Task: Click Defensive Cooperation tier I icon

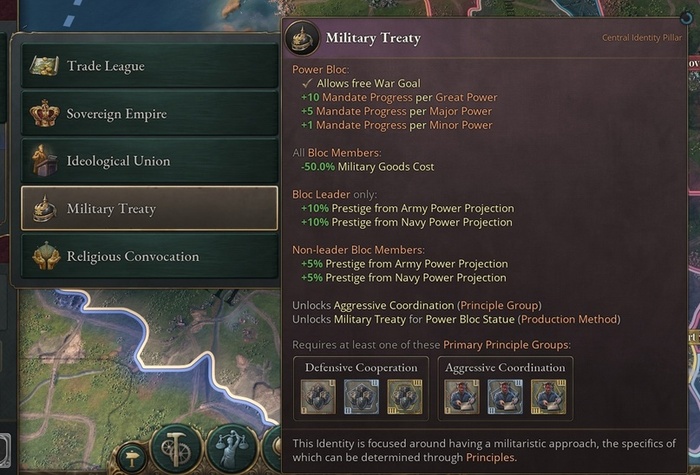Action: pos(317,397)
